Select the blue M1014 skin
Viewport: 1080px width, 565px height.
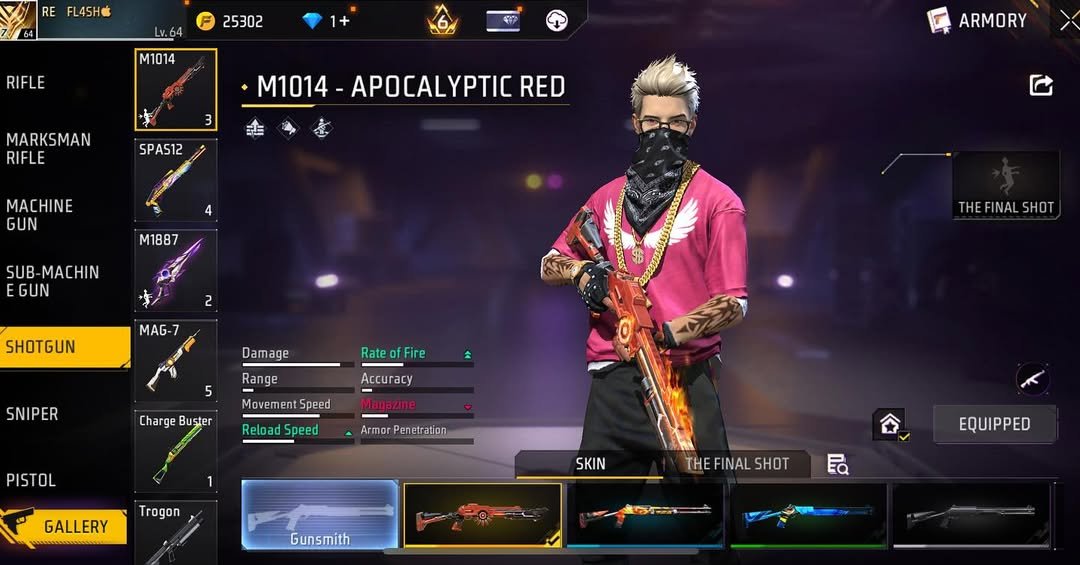[x=808, y=515]
